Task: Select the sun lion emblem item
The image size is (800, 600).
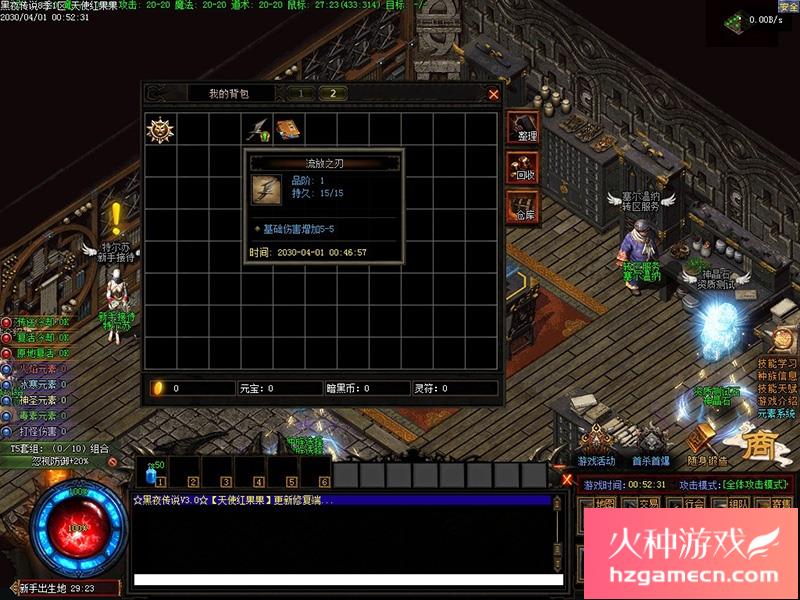Action: tap(160, 129)
